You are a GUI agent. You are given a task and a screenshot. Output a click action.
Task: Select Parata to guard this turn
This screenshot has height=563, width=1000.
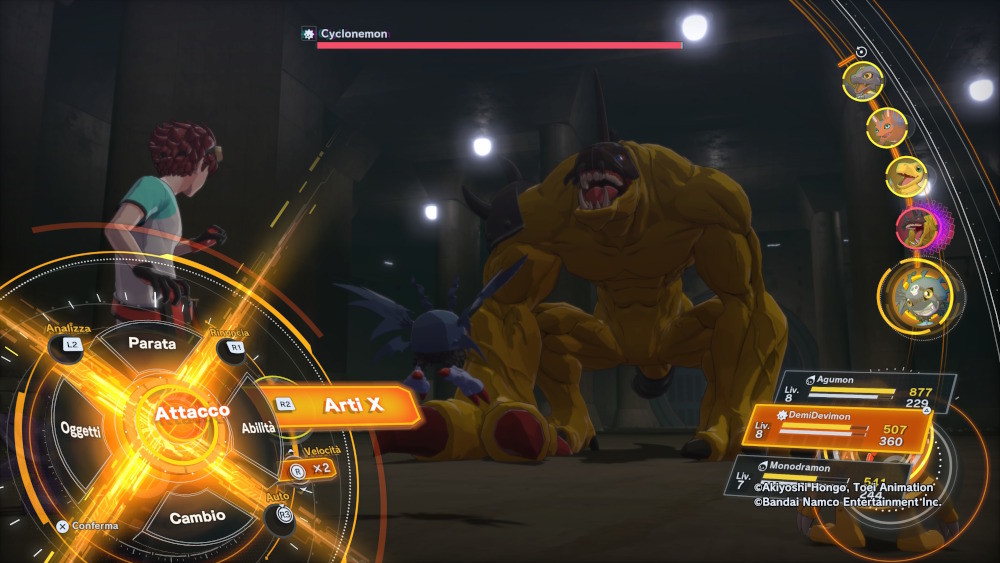click(152, 343)
